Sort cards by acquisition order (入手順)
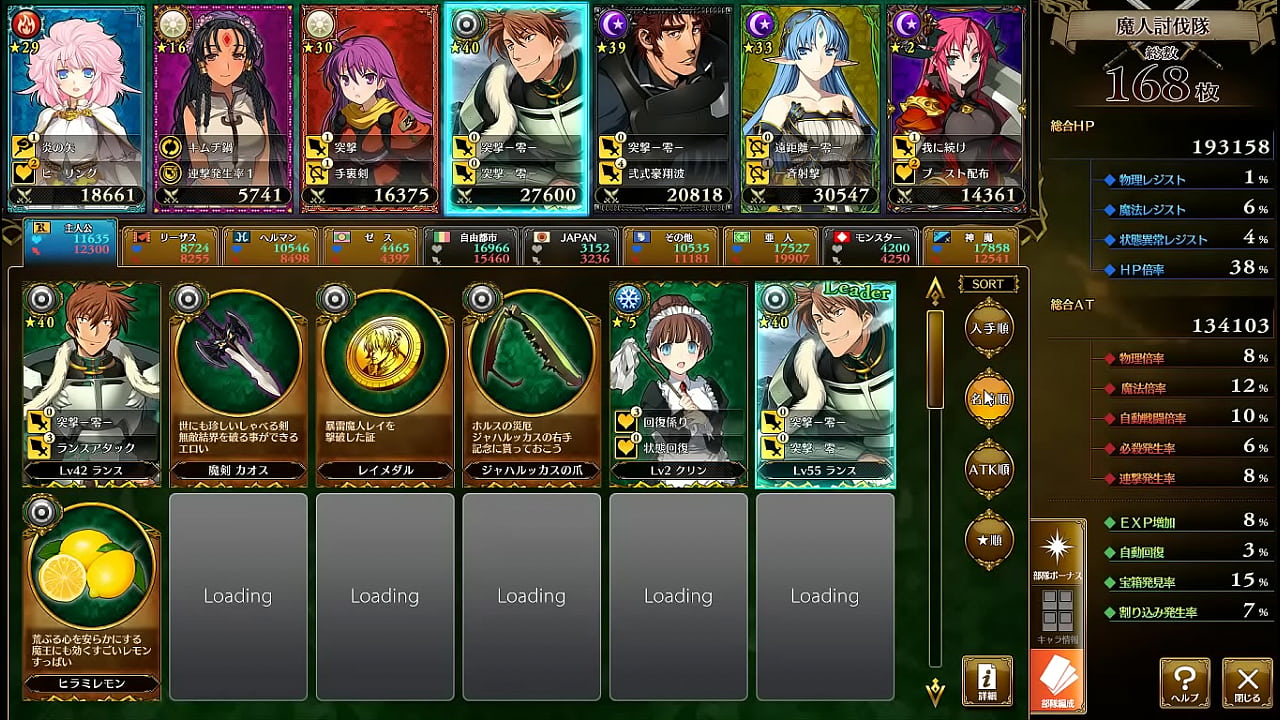This screenshot has height=720, width=1280. tap(988, 329)
